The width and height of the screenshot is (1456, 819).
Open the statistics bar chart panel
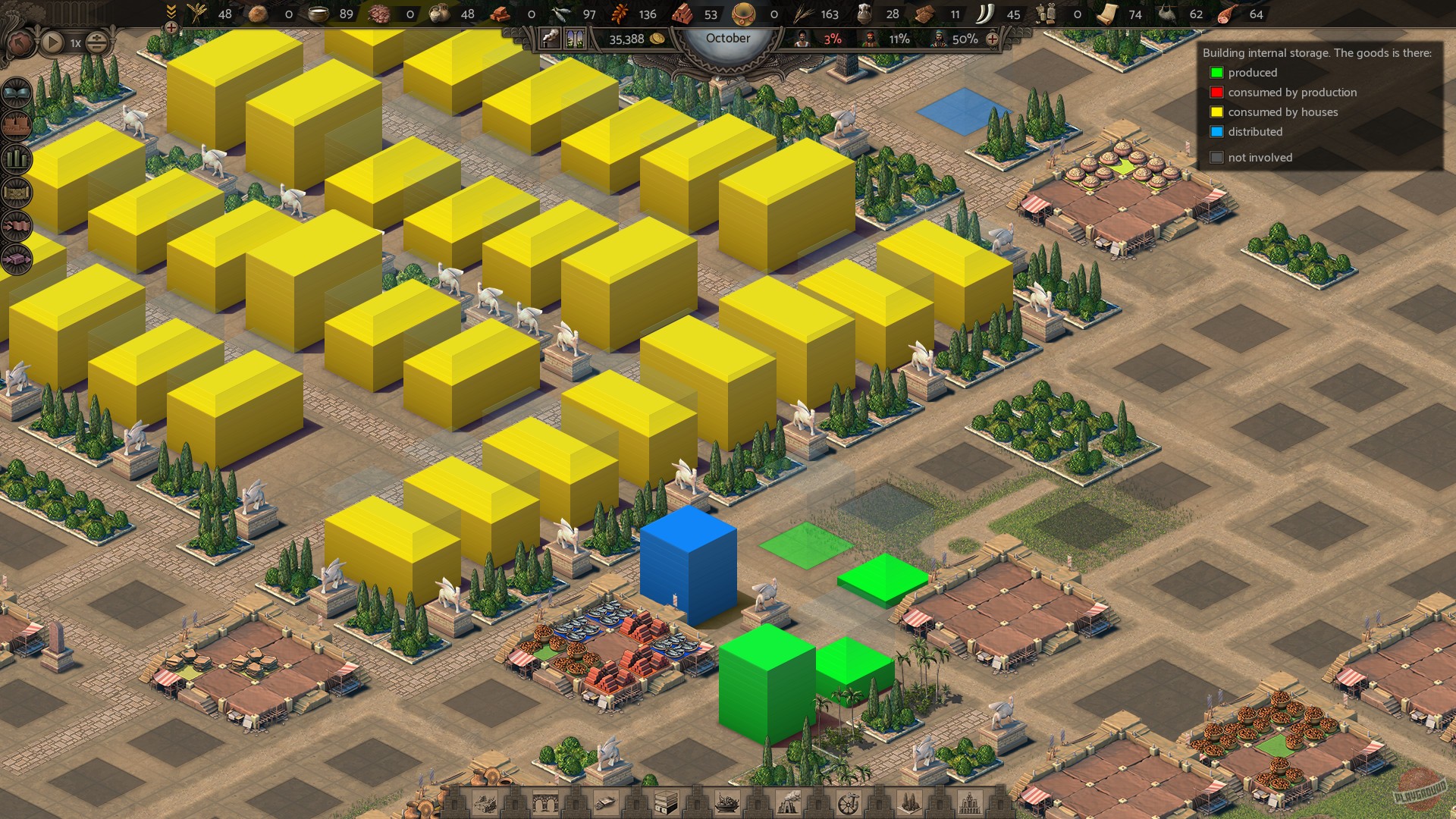[14, 157]
